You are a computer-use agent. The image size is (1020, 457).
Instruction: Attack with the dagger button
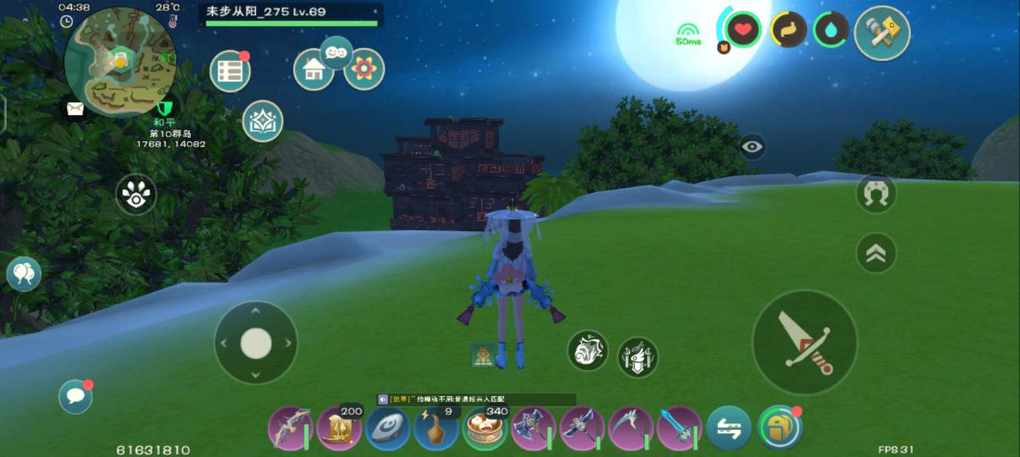(x=804, y=341)
